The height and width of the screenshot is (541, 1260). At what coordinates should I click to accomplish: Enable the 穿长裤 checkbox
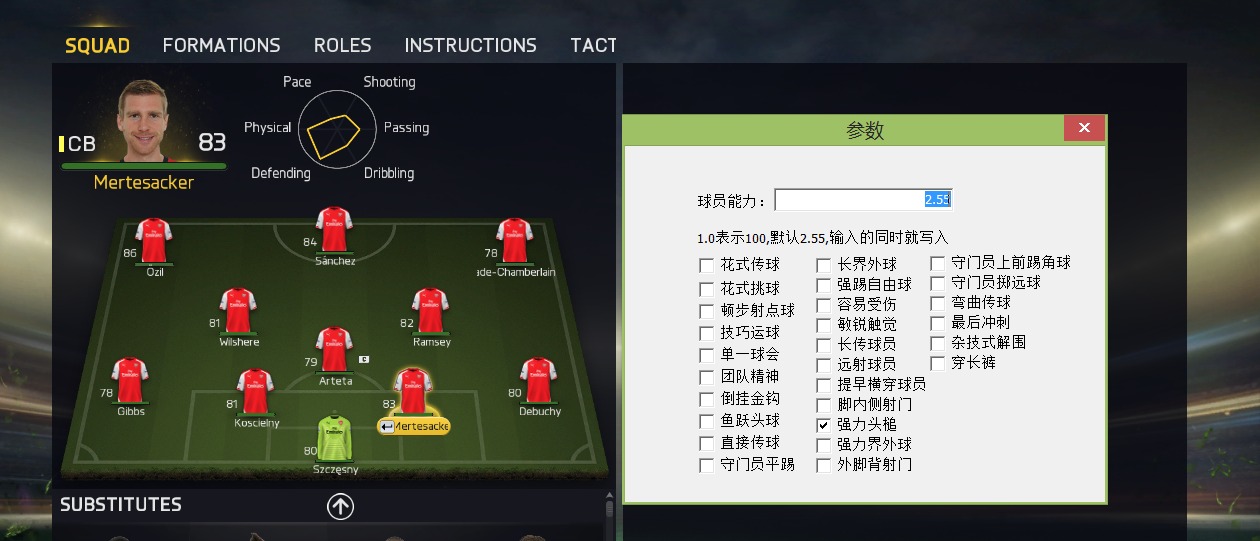click(x=938, y=363)
